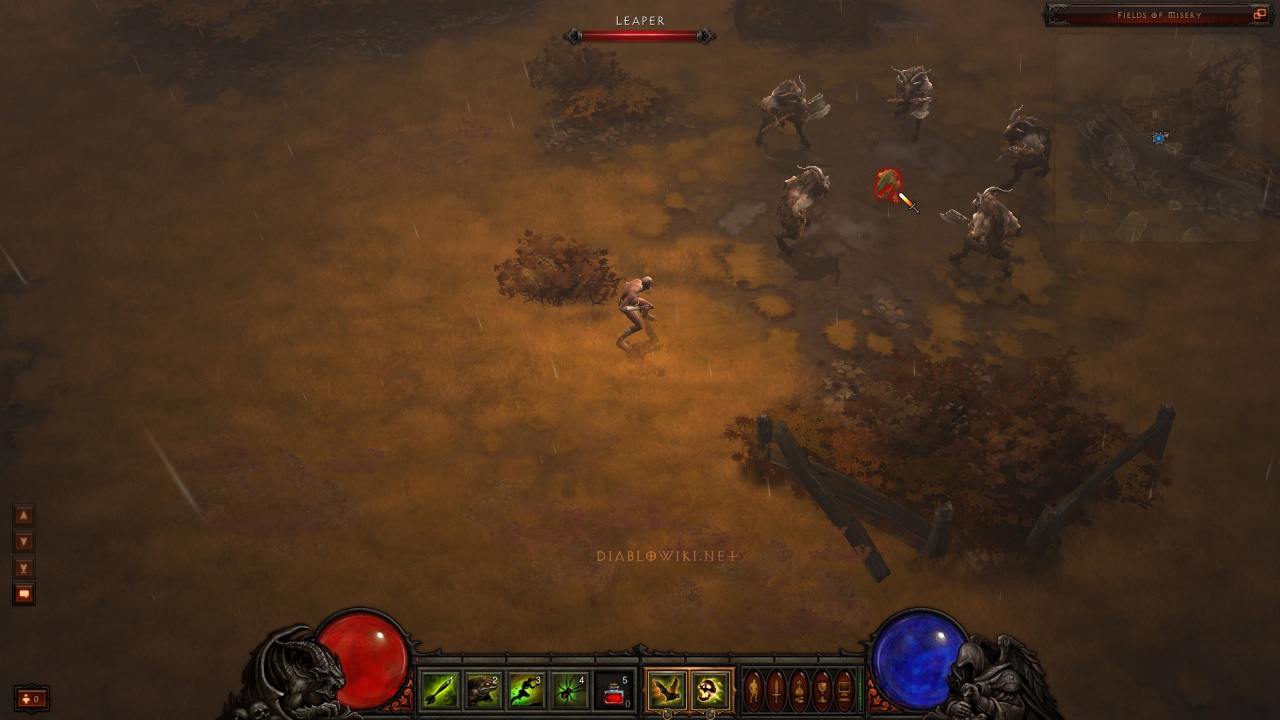Expand the map with the minimap corner button

click(x=1260, y=15)
